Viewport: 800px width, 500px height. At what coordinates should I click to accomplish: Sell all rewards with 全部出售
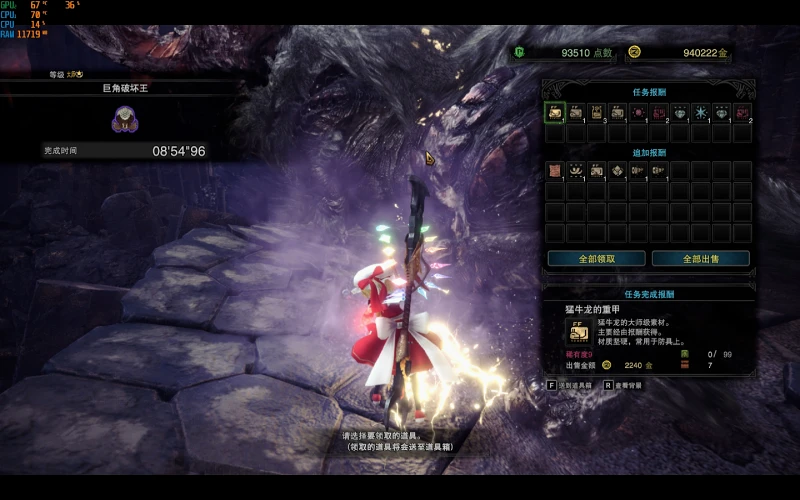point(701,258)
